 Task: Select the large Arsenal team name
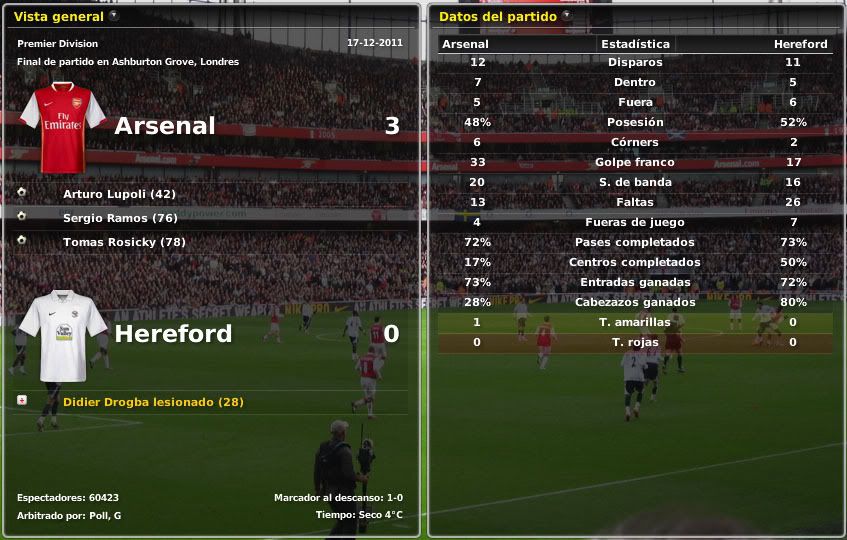[165, 126]
